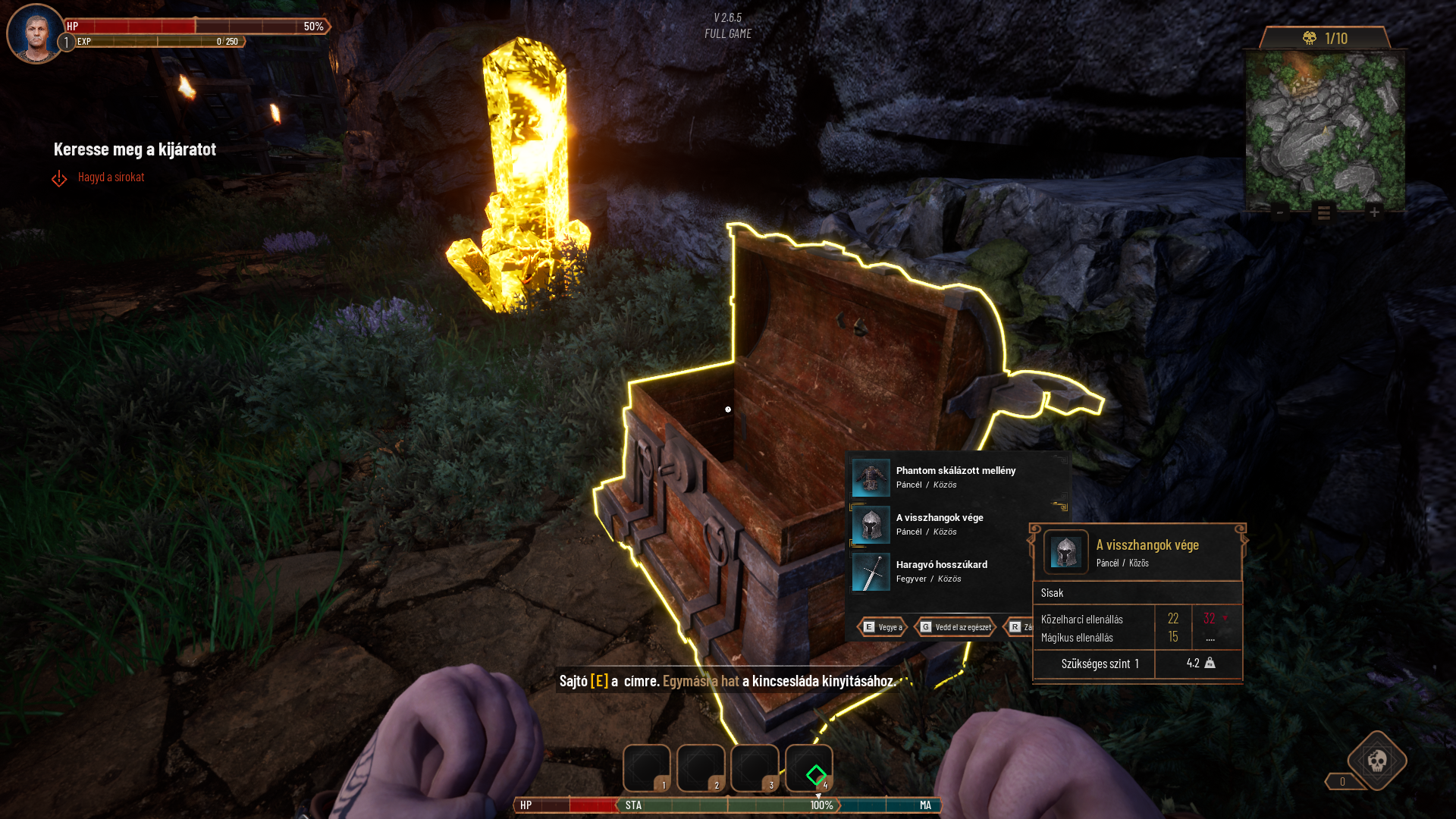Image resolution: width=1456 pixels, height=819 pixels.
Task: Click the Vegye a take button
Action: tap(883, 627)
